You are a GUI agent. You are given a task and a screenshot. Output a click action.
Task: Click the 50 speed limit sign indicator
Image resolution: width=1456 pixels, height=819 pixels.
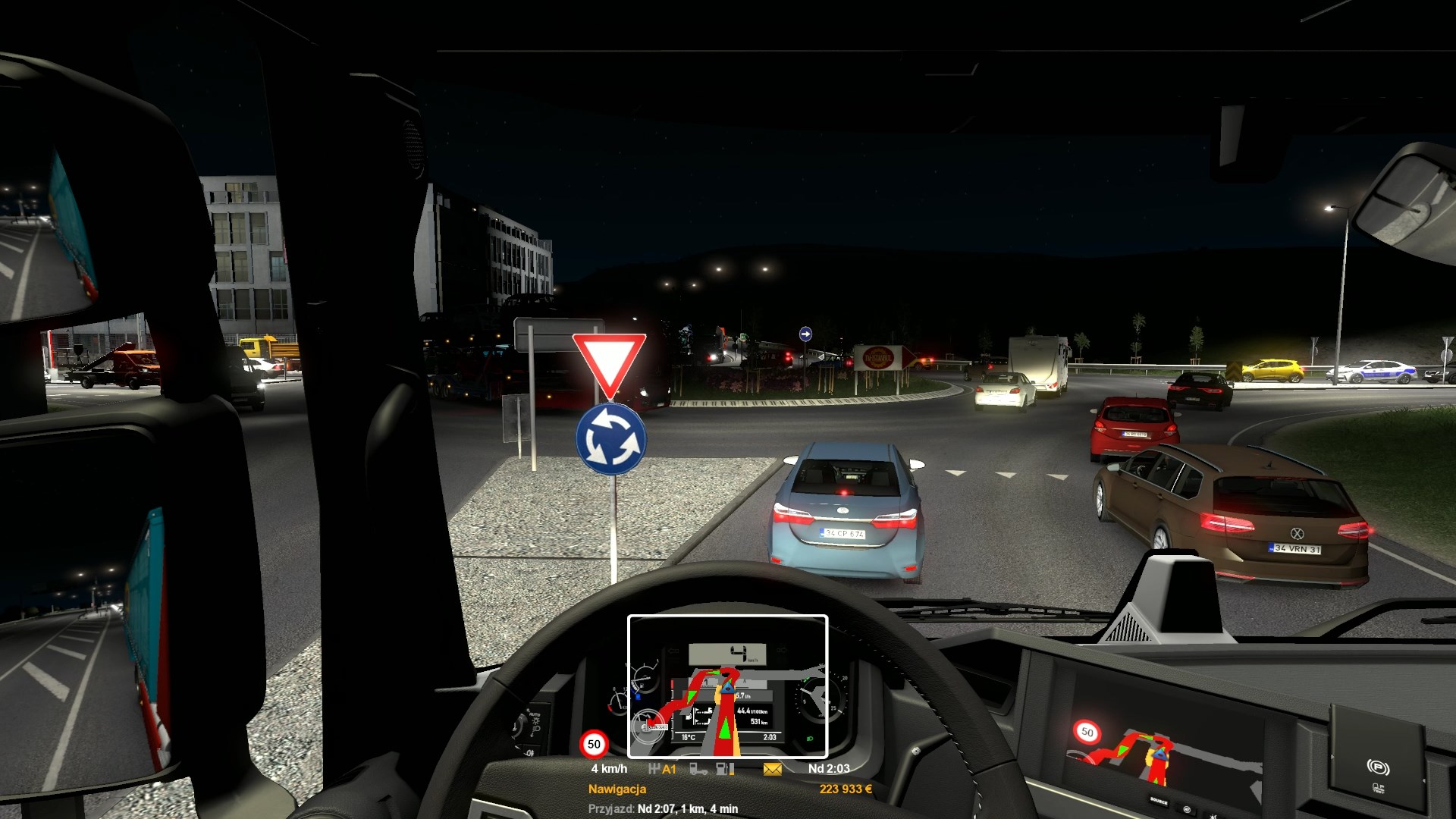594,744
